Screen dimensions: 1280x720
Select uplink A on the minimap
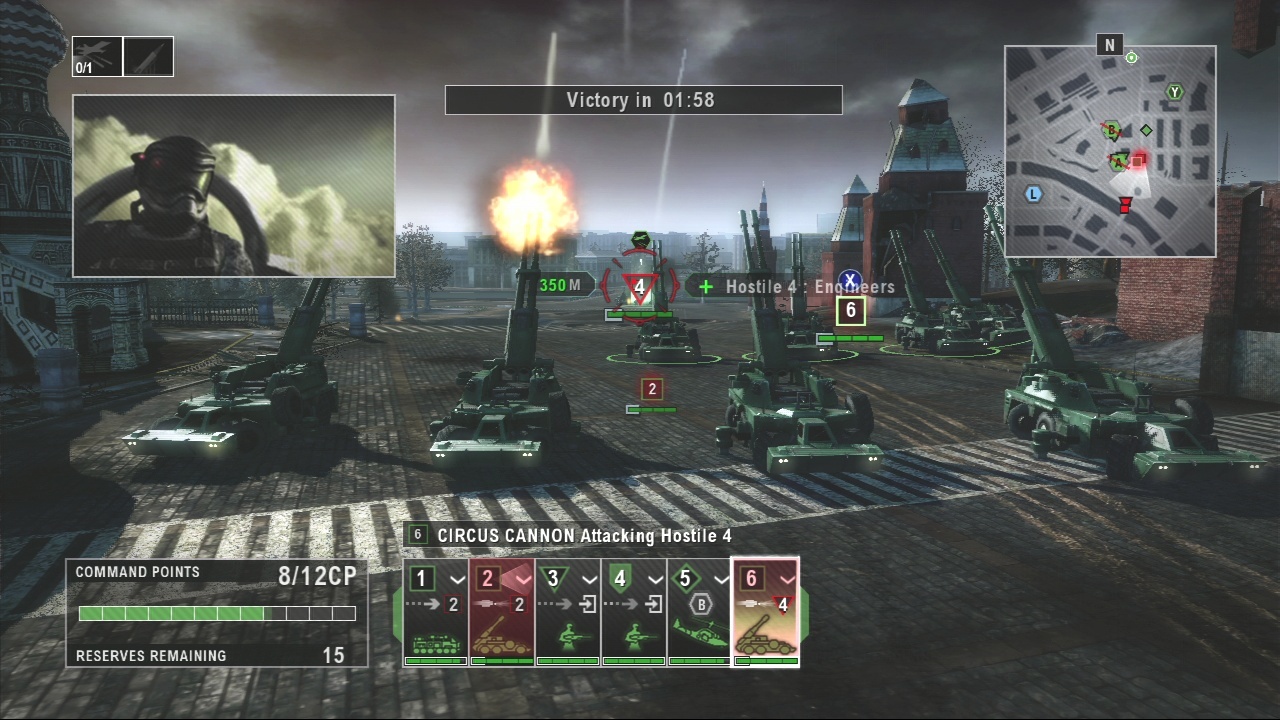1117,161
